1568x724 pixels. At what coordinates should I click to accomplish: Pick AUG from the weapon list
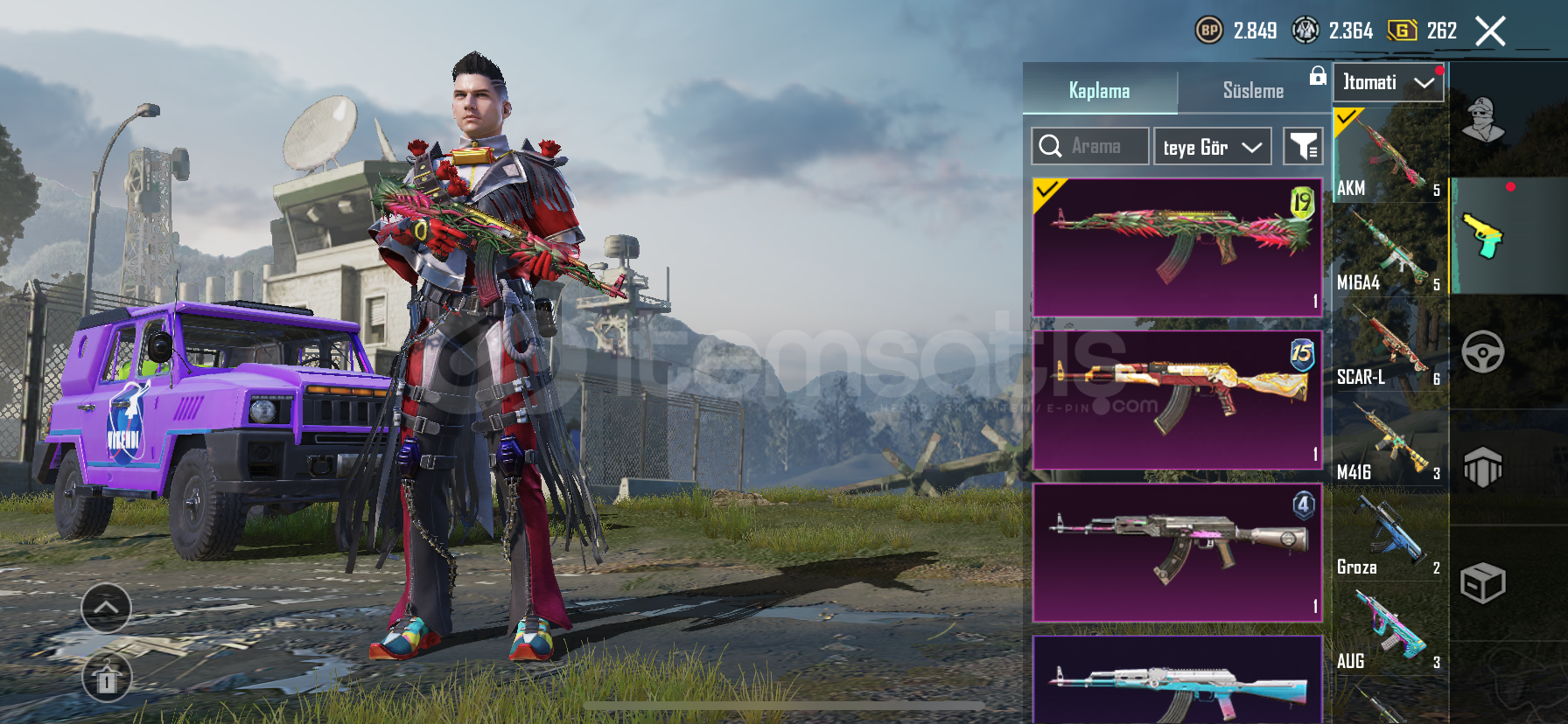[1389, 629]
